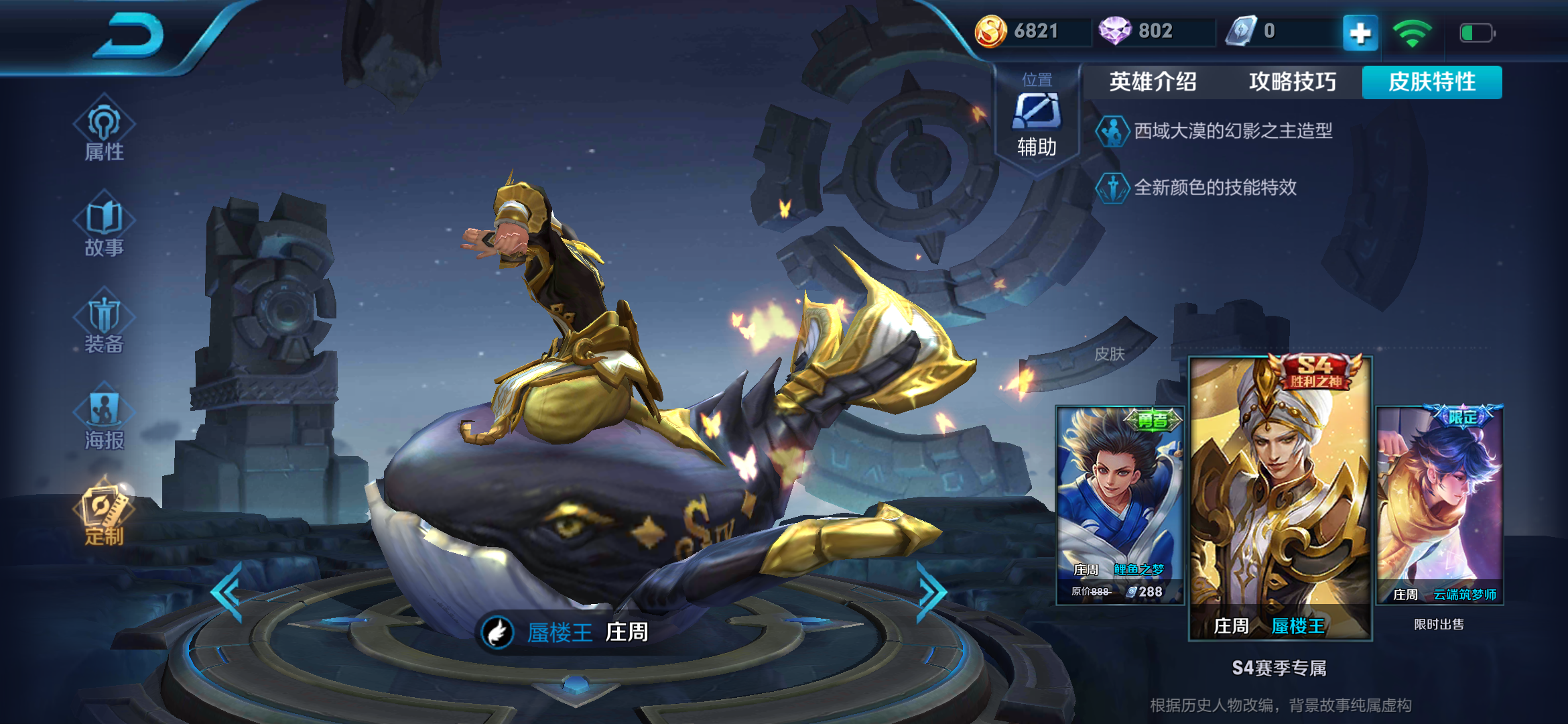Image resolution: width=1568 pixels, height=724 pixels.
Task: Go back using the return arrow
Action: 129,37
